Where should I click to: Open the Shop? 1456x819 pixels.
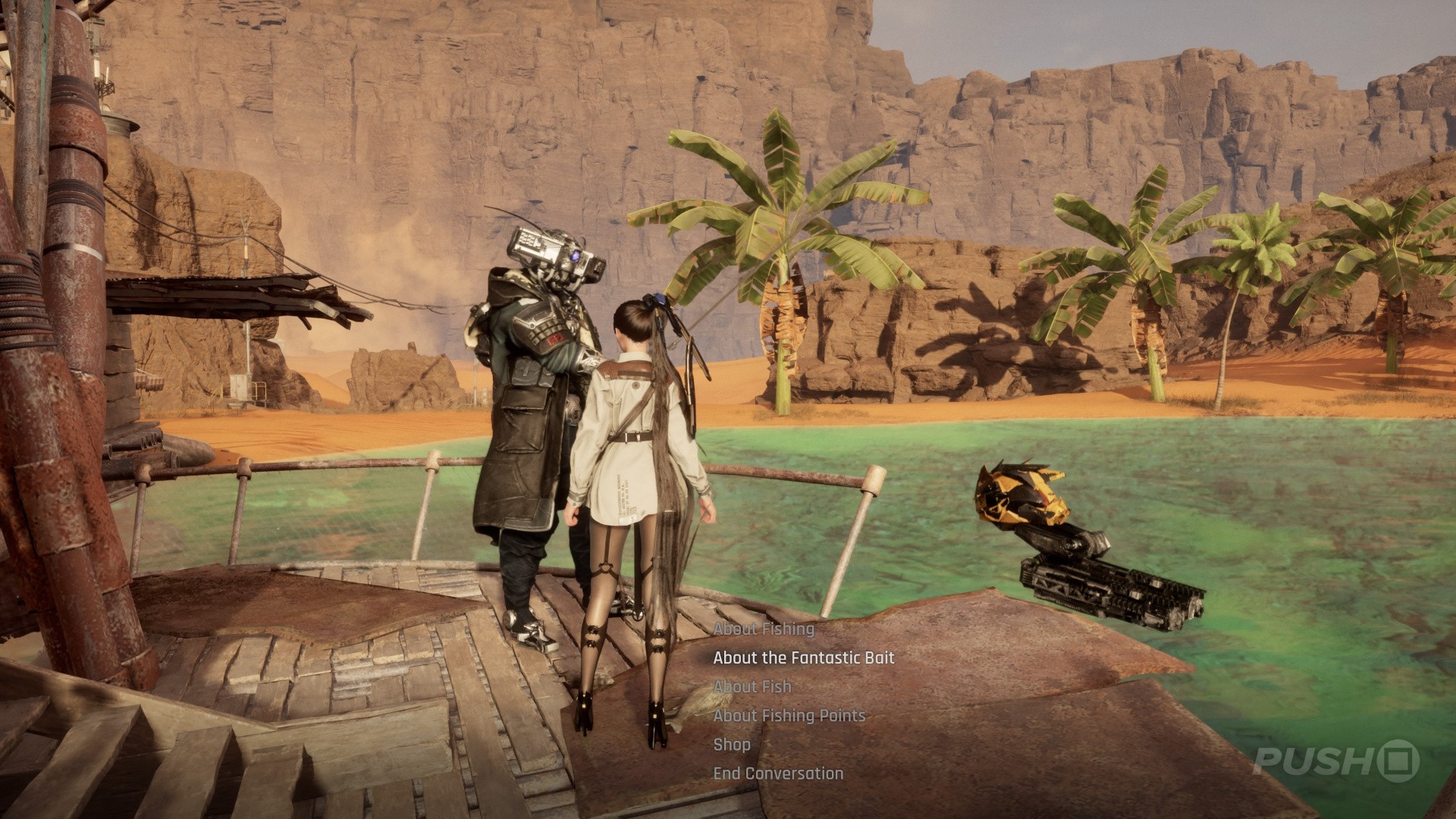(732, 744)
